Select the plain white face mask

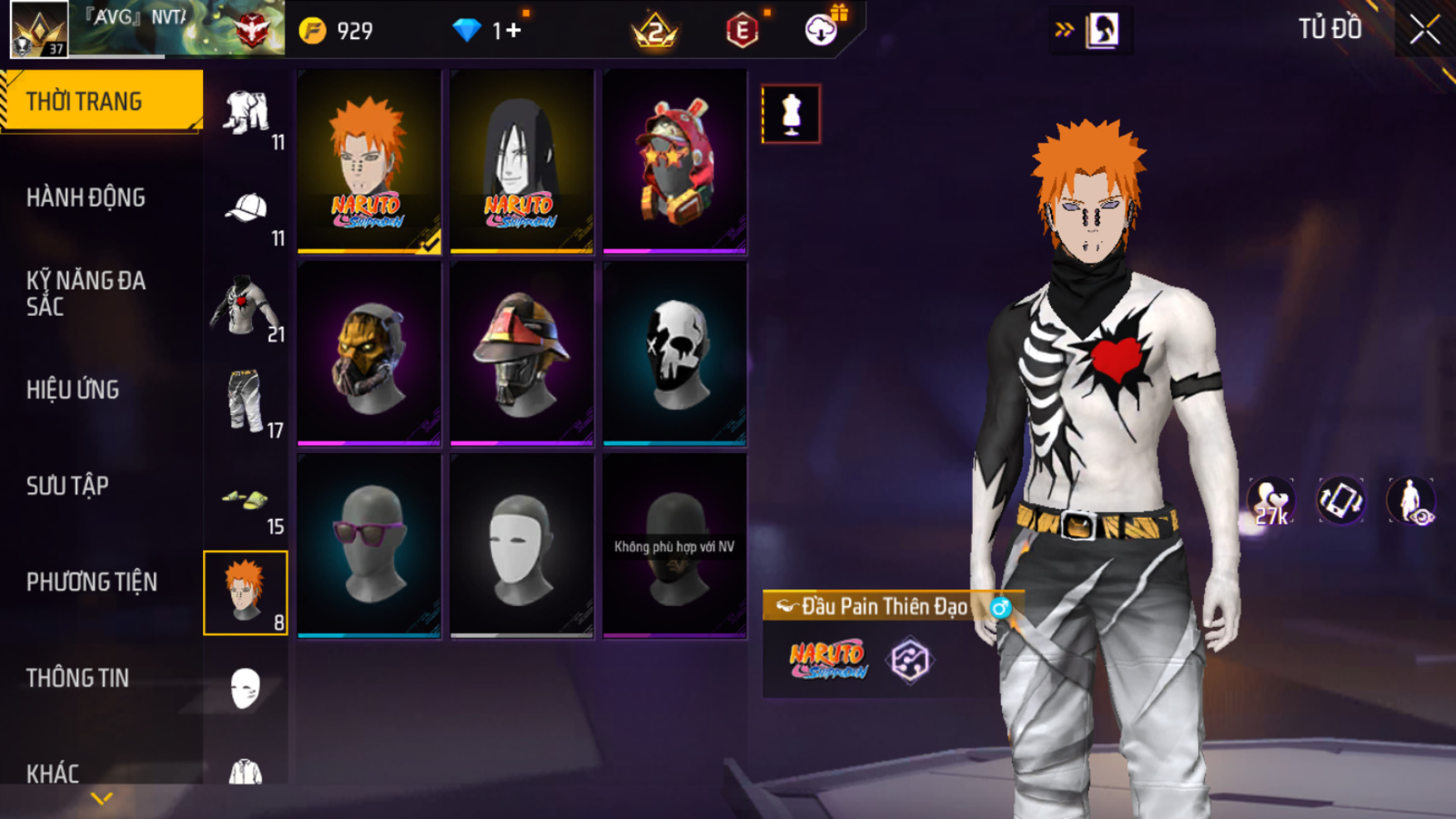click(521, 546)
